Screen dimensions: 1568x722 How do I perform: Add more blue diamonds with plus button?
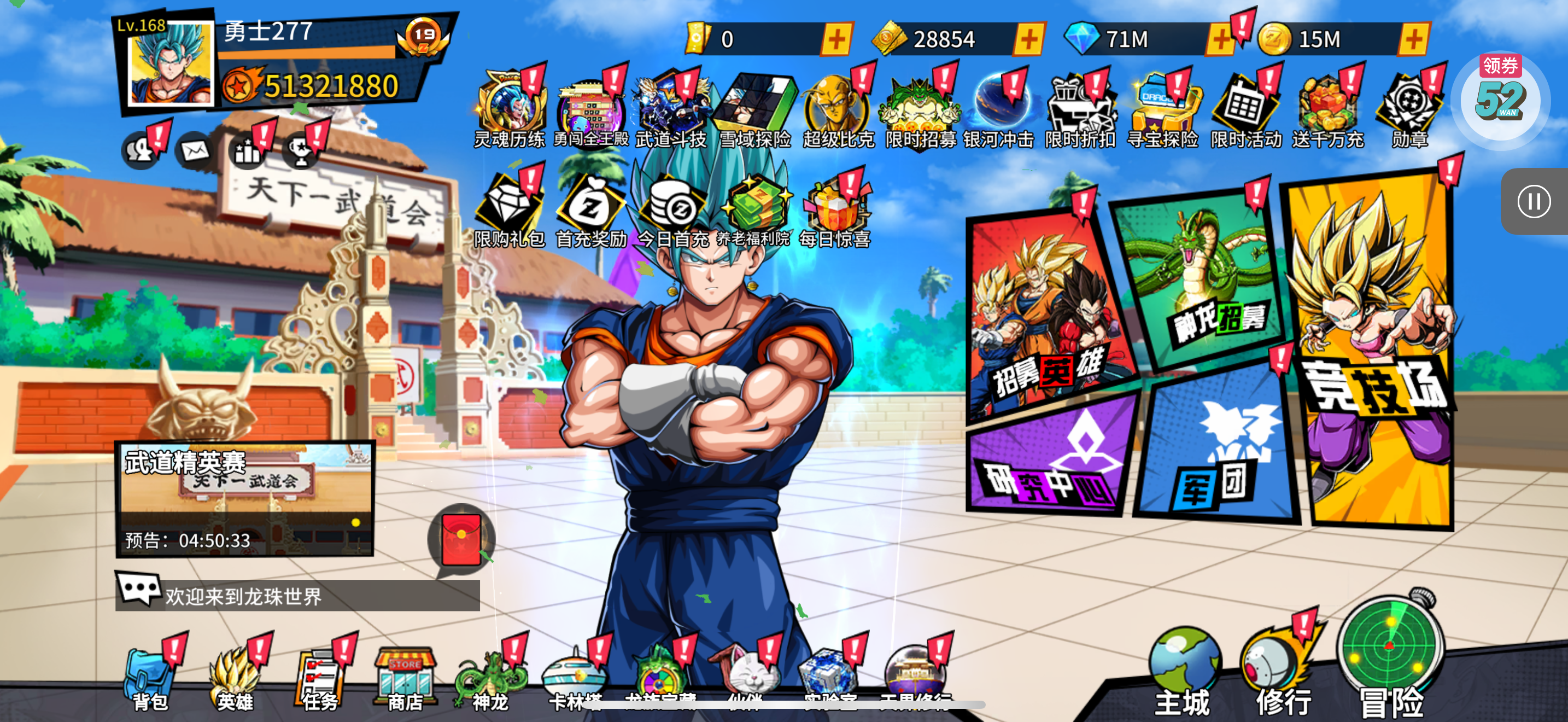(1220, 39)
